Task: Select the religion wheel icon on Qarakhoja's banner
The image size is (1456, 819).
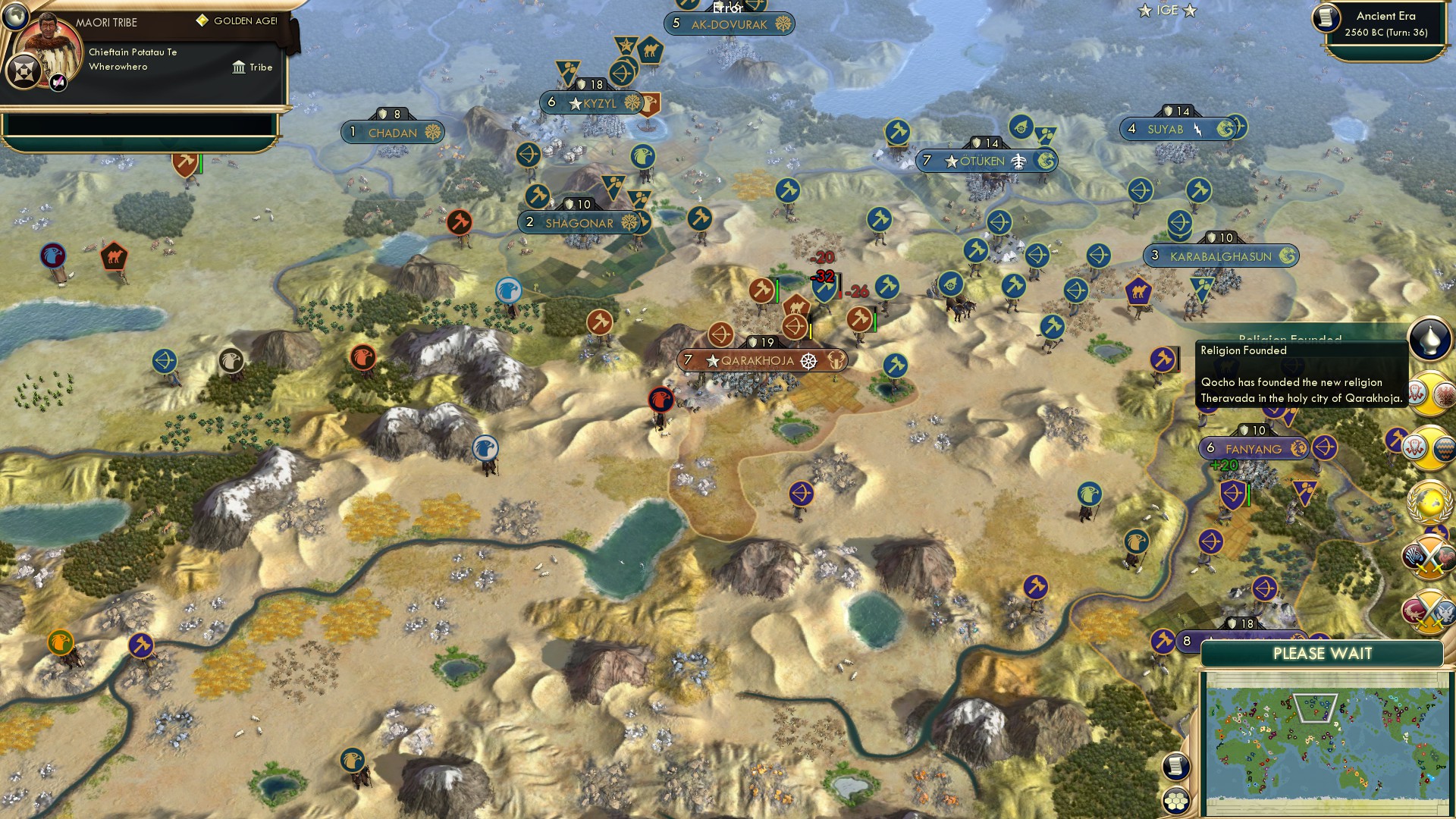Action: pos(808,361)
